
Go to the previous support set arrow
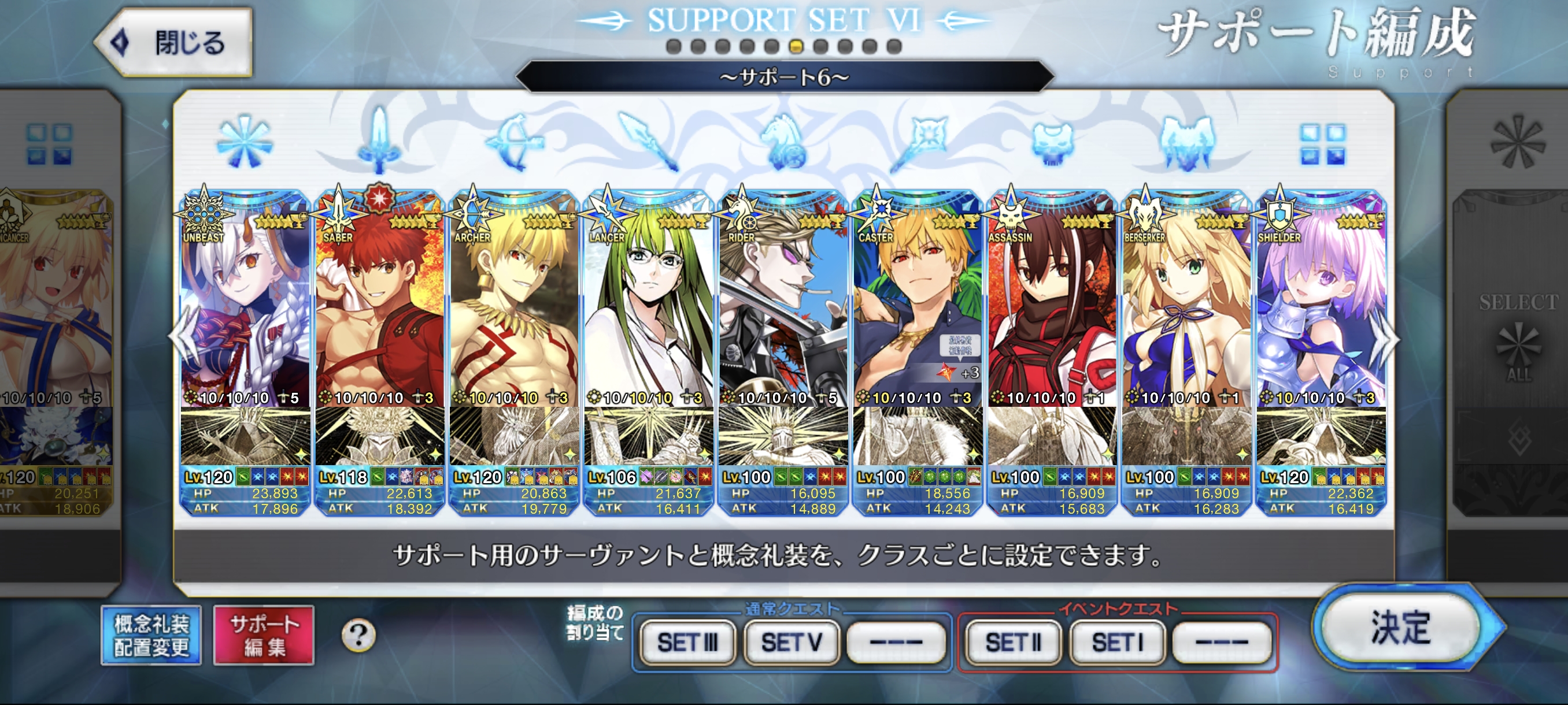click(x=182, y=337)
